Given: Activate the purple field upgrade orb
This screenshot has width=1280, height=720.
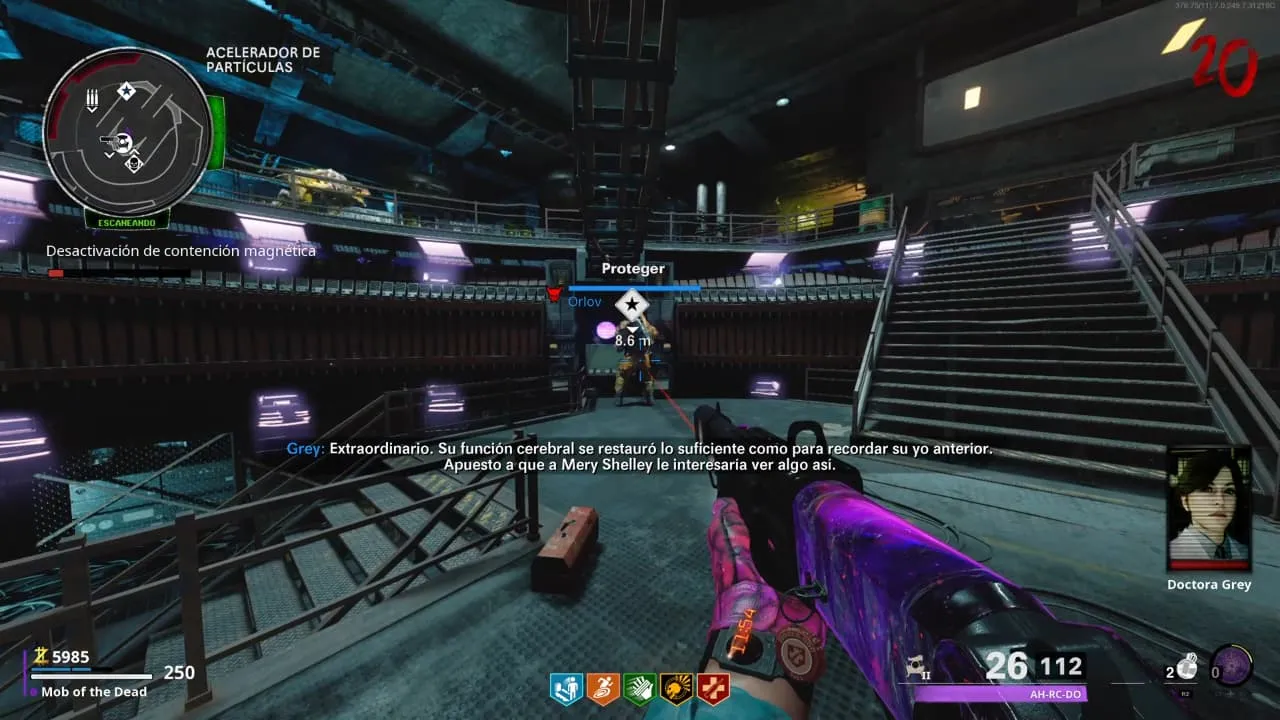Looking at the screenshot, I should click(1231, 665).
